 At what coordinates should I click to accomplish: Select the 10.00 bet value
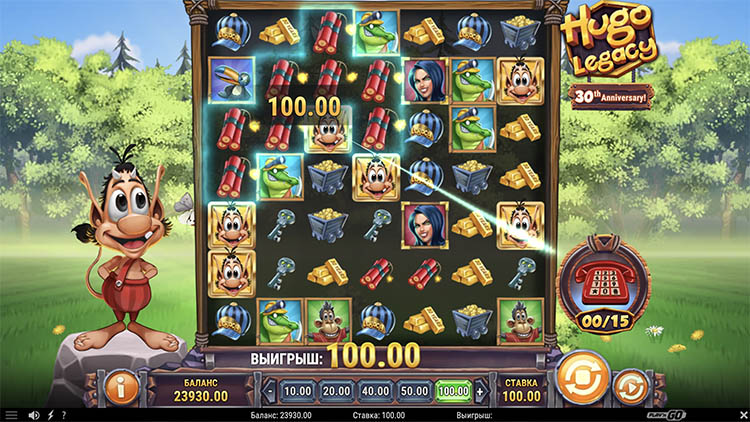(296, 390)
